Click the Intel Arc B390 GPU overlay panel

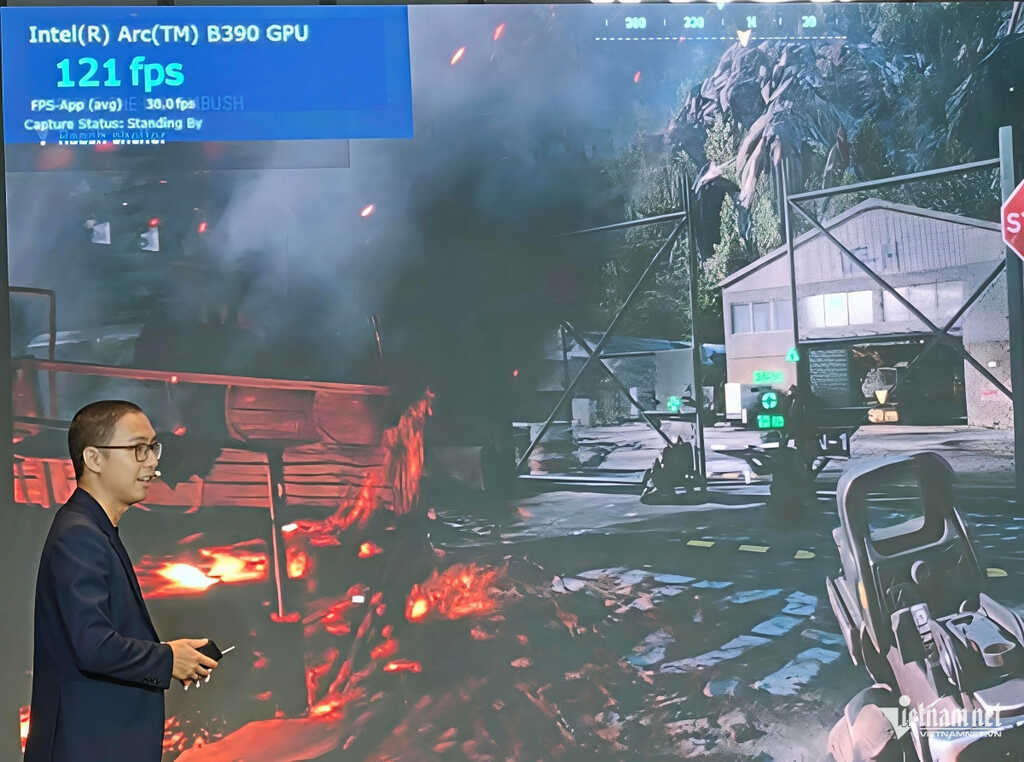pos(206,72)
